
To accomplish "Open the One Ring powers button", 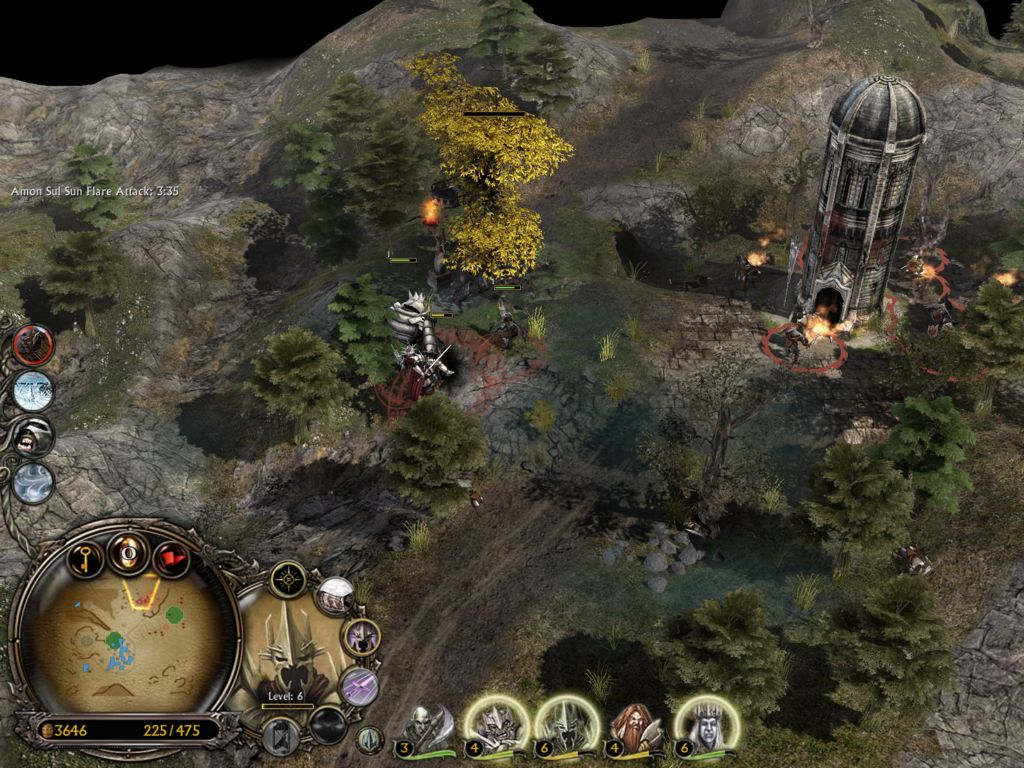I will click(129, 551).
